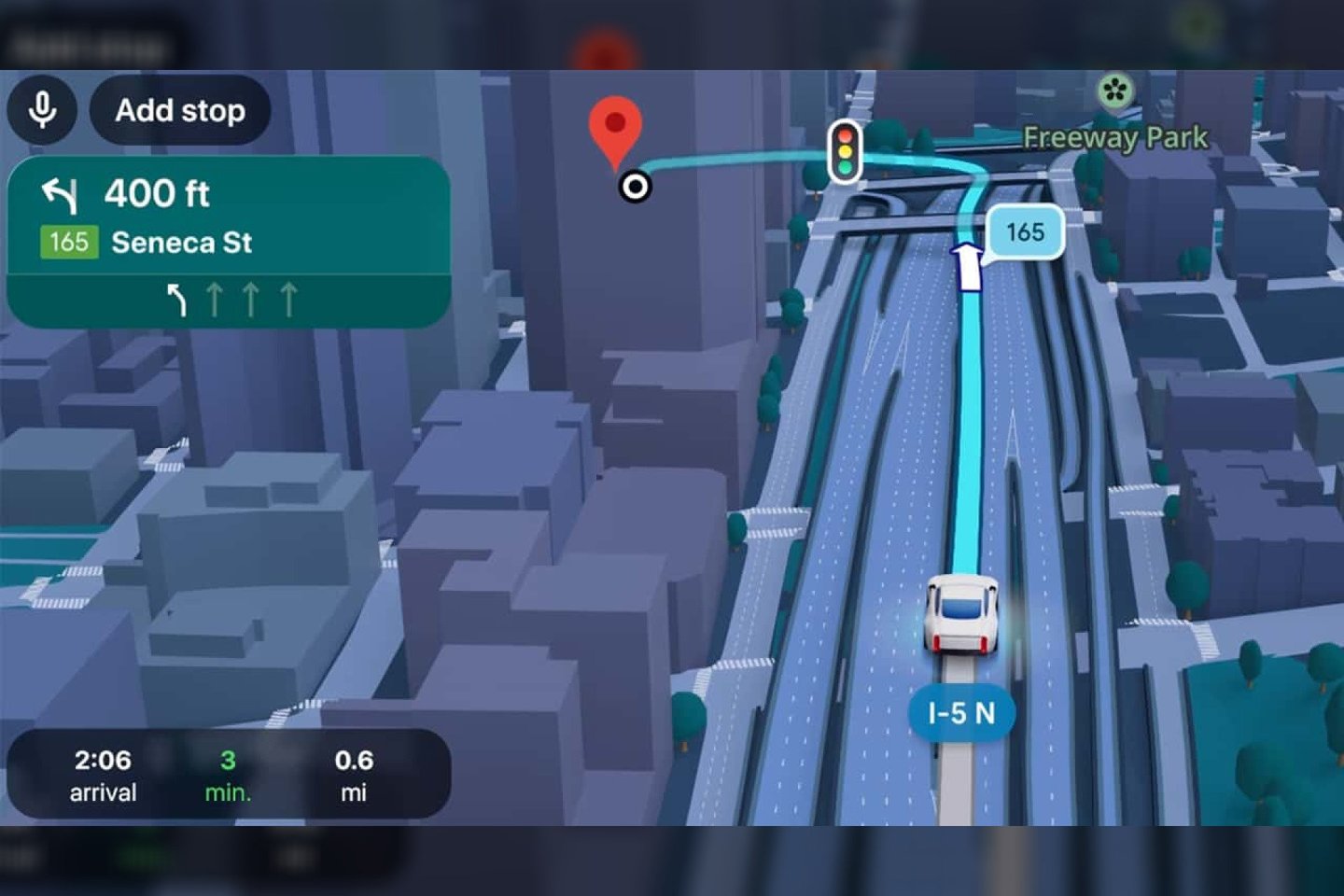1344x896 pixels.
Task: Tap the I-5 N road label
Action: [x=960, y=714]
